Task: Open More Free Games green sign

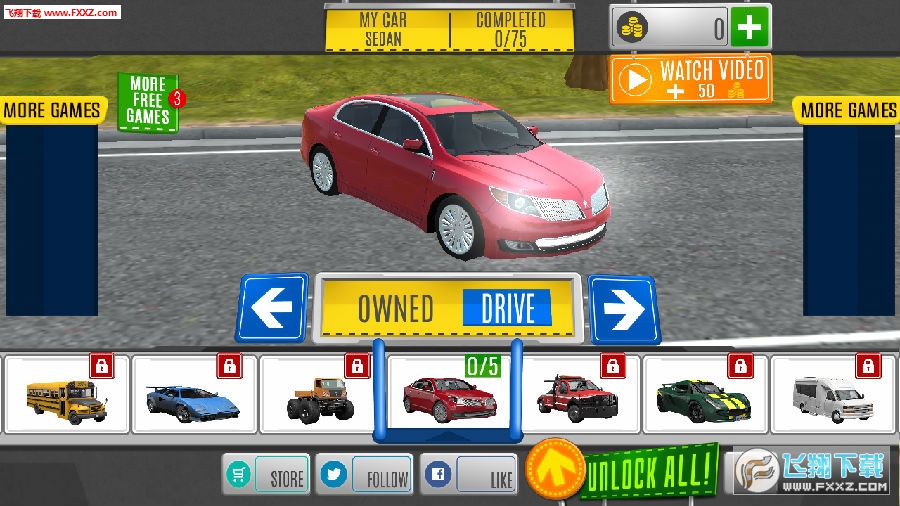Action: (147, 101)
